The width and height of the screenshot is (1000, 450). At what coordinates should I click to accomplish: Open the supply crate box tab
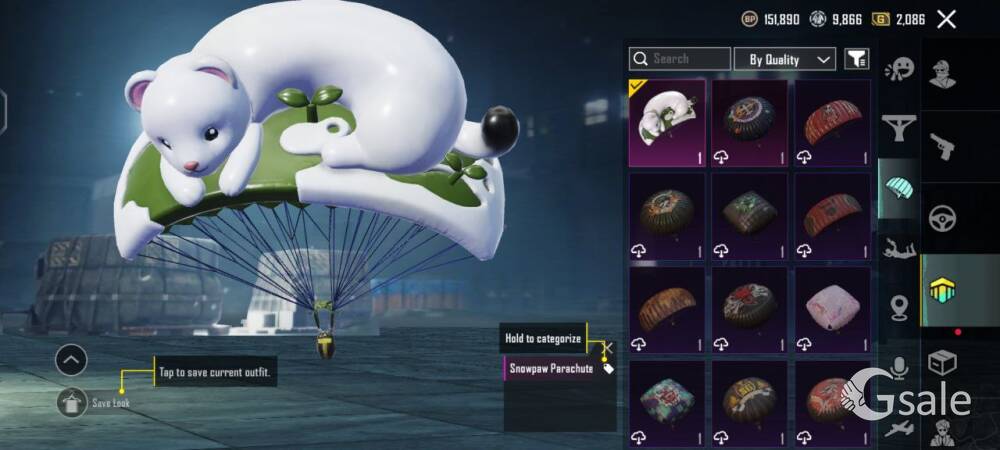point(942,362)
